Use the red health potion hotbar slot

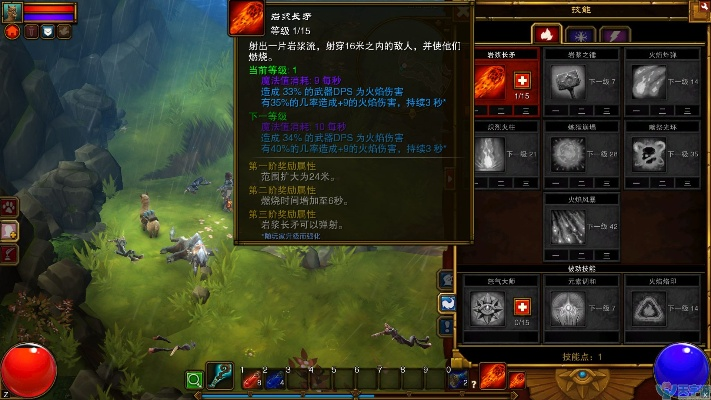click(x=248, y=380)
